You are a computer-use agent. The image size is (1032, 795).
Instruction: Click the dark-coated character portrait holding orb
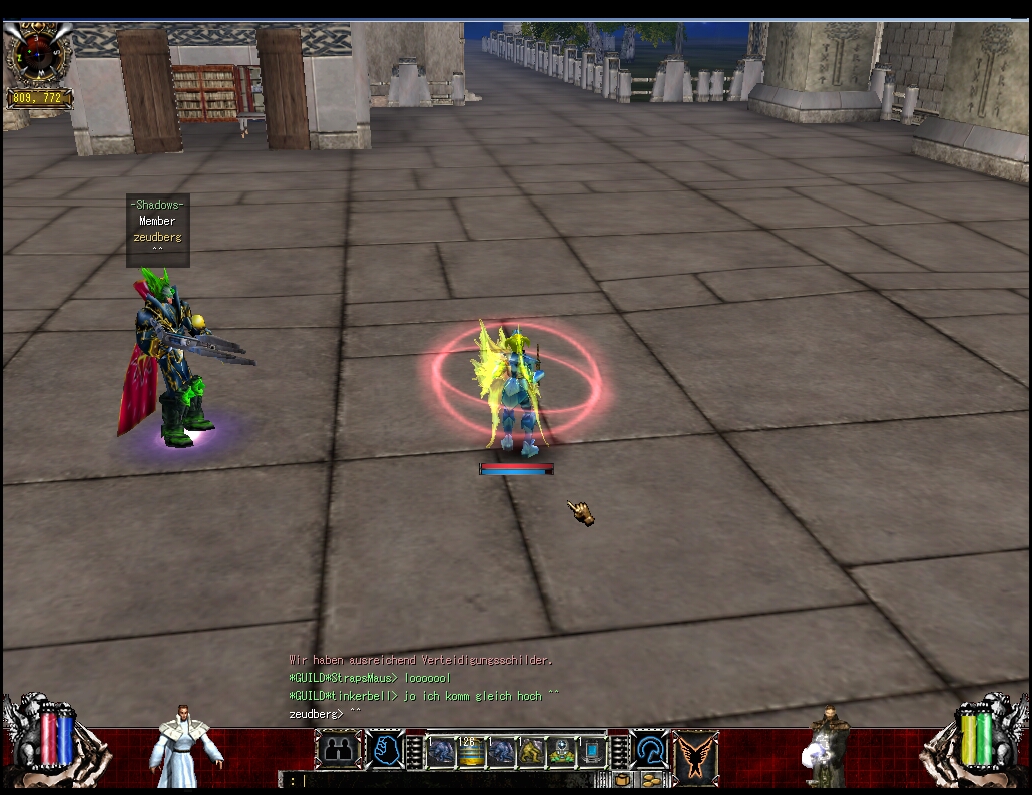point(827,745)
